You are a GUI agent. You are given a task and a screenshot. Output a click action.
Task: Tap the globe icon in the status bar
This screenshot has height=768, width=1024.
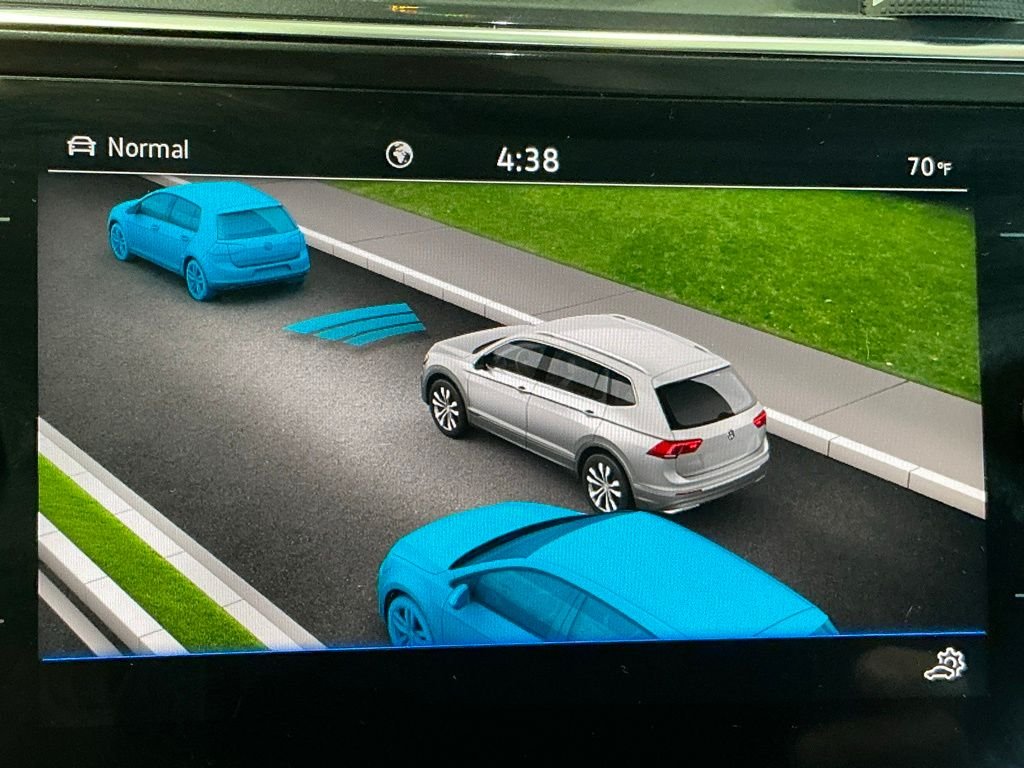(399, 155)
